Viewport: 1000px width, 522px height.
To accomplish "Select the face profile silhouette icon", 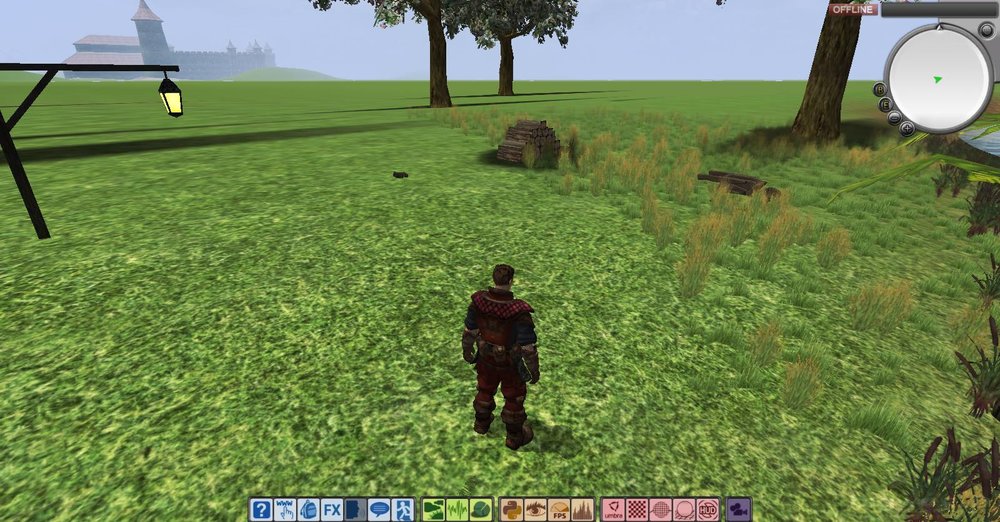I will tap(354, 510).
